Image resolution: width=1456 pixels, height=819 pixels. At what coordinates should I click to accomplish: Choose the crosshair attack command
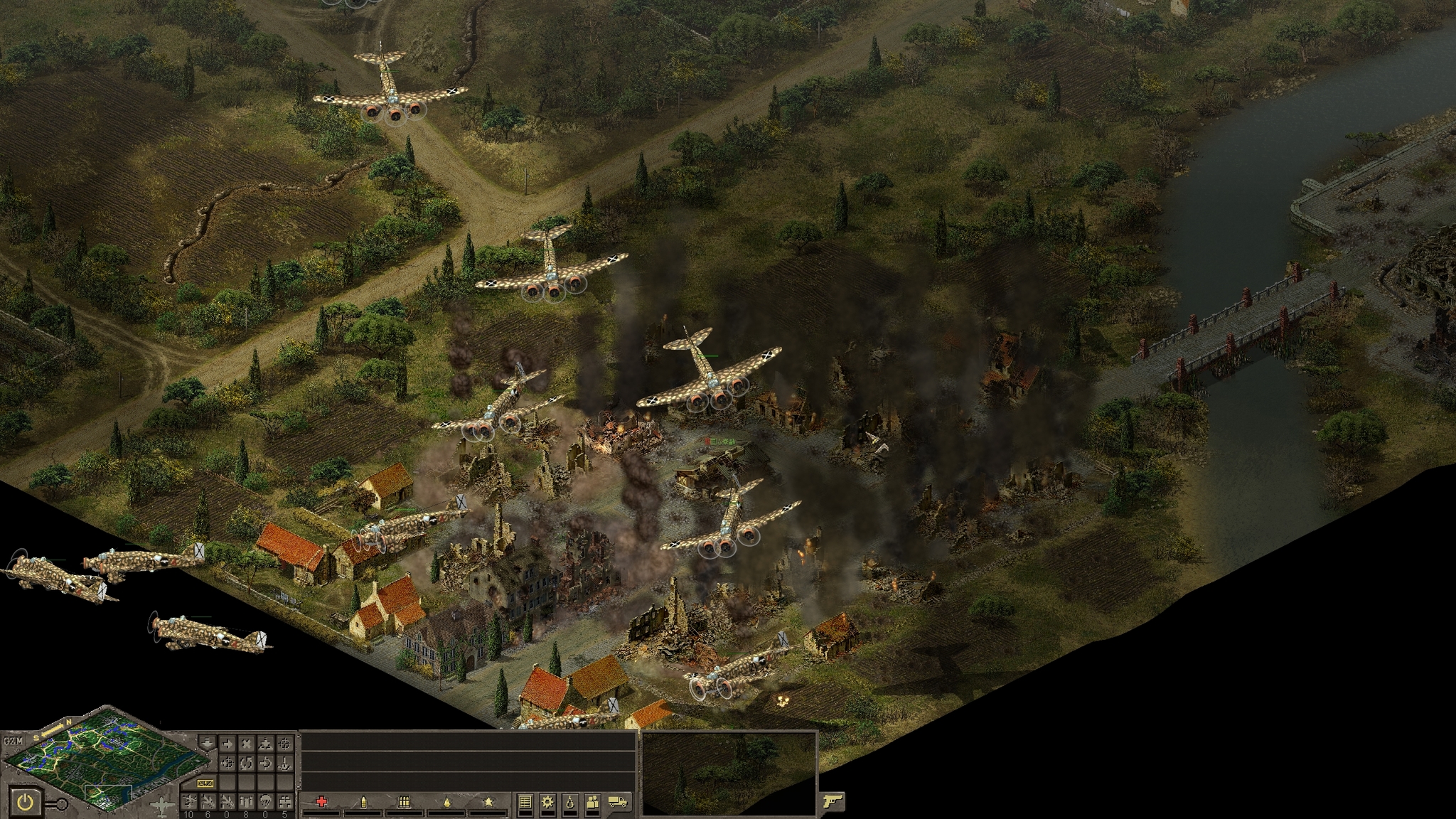[x=284, y=744]
